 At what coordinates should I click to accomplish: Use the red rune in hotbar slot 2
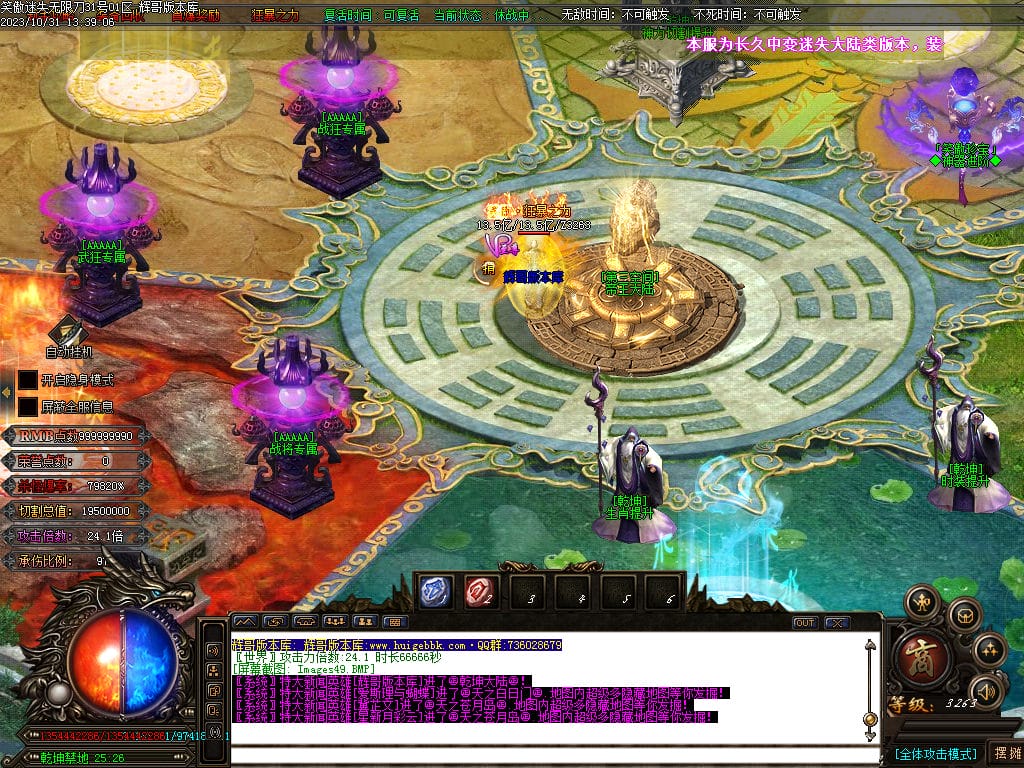point(481,592)
